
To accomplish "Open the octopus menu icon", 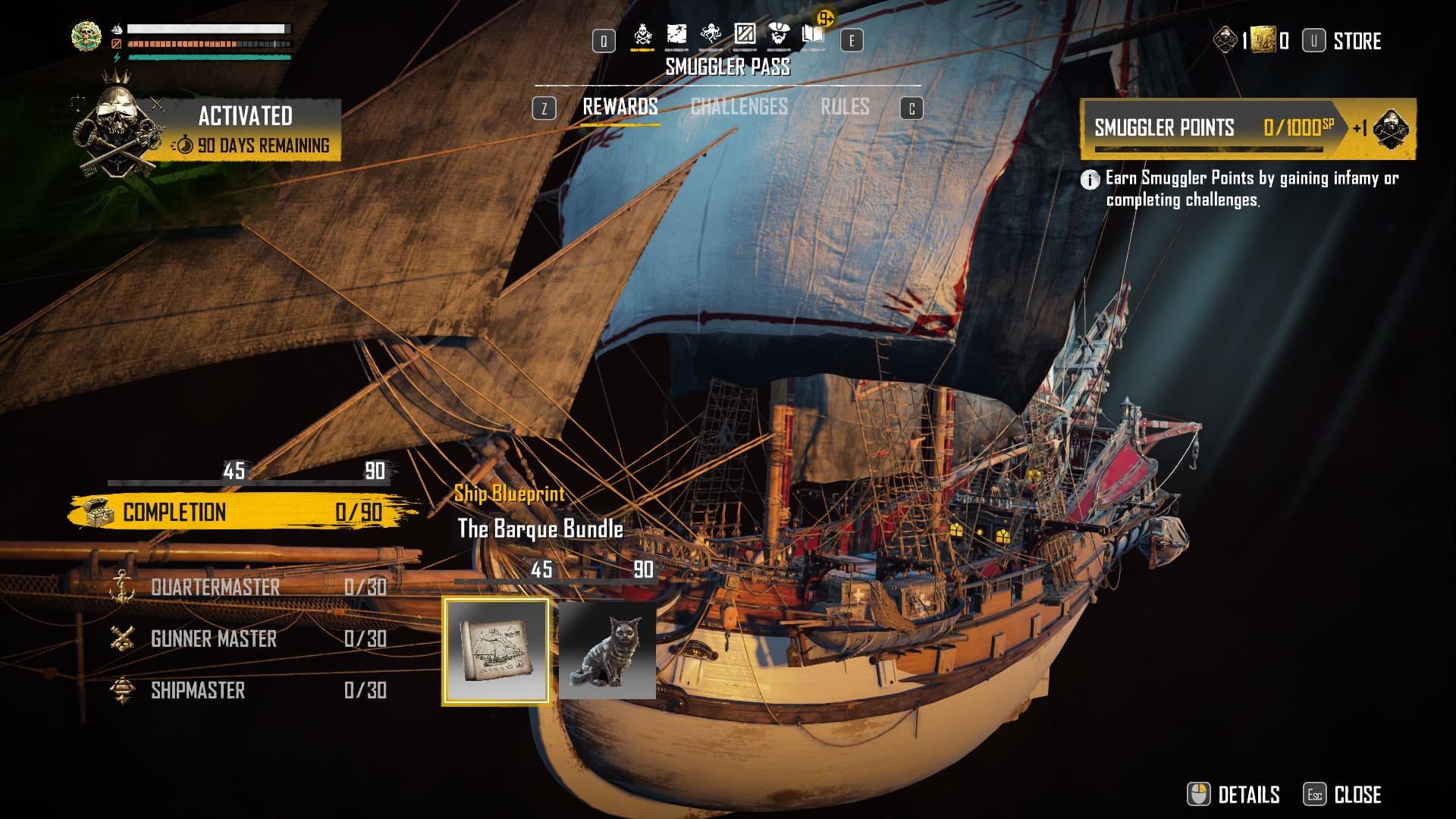I will point(711,35).
